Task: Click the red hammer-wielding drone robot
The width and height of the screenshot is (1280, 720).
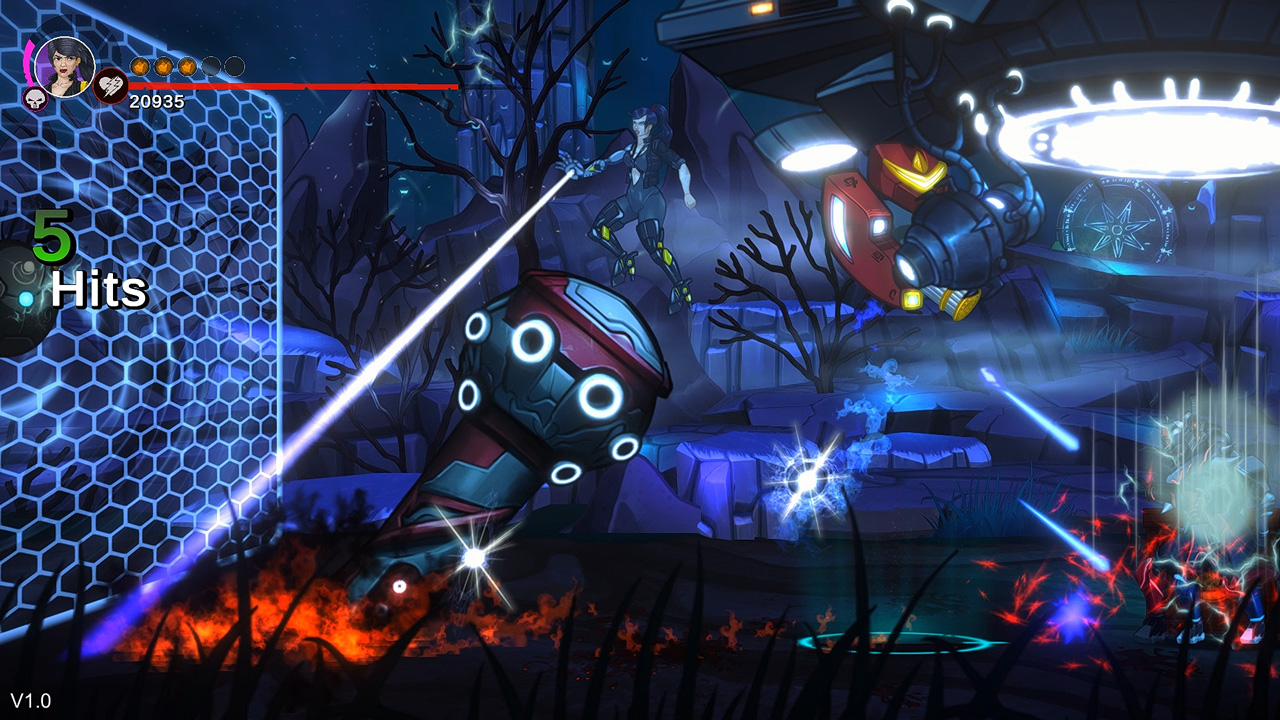Action: tap(900, 220)
